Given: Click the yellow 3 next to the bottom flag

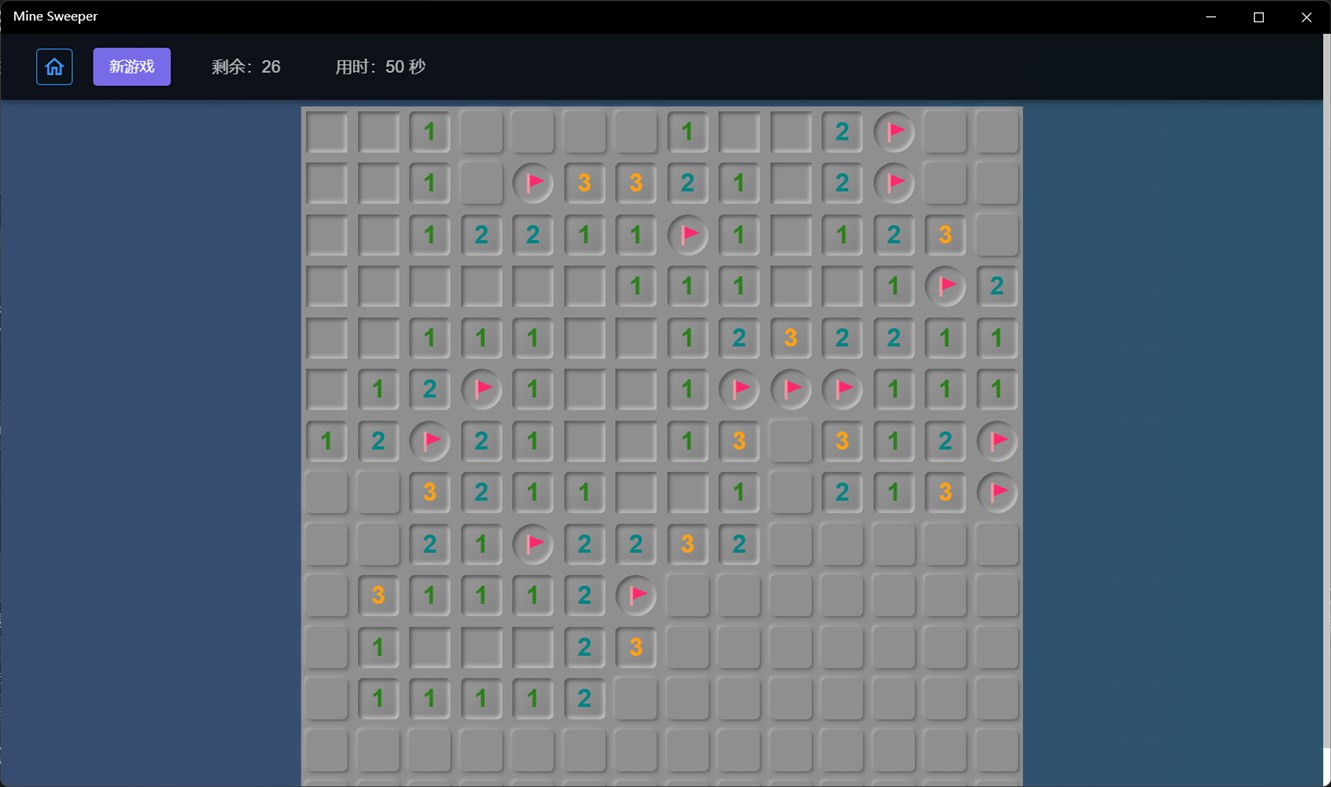Looking at the screenshot, I should pos(636,647).
